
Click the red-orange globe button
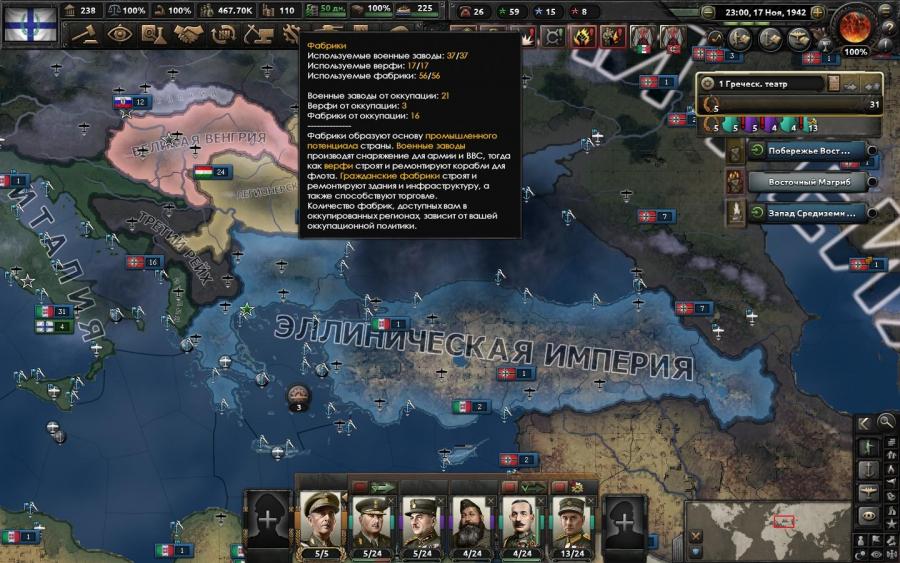(x=855, y=25)
